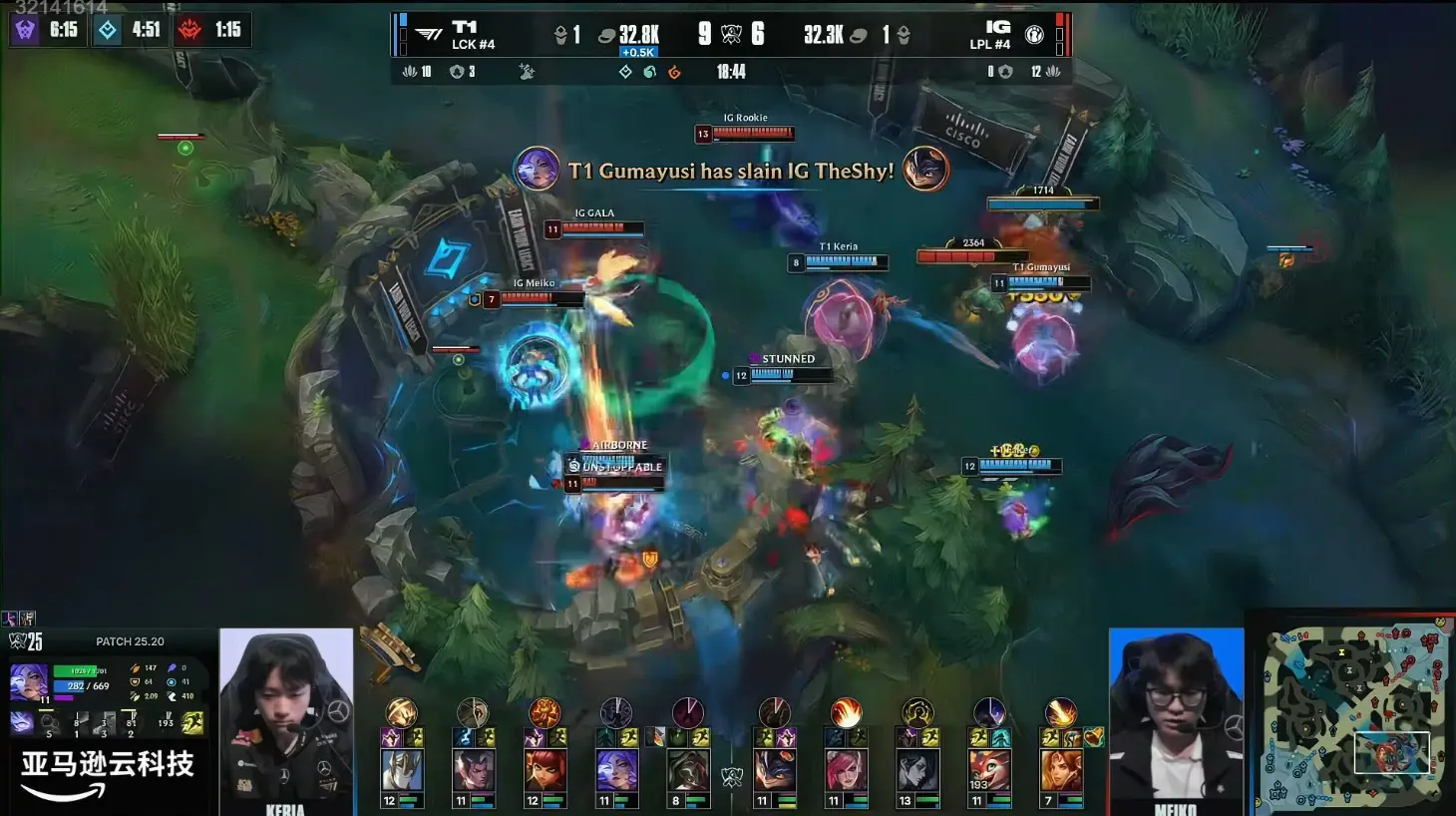Click the Worlds 25 logo above the stats panel
Image resolution: width=1456 pixels, height=816 pixels.
26,641
